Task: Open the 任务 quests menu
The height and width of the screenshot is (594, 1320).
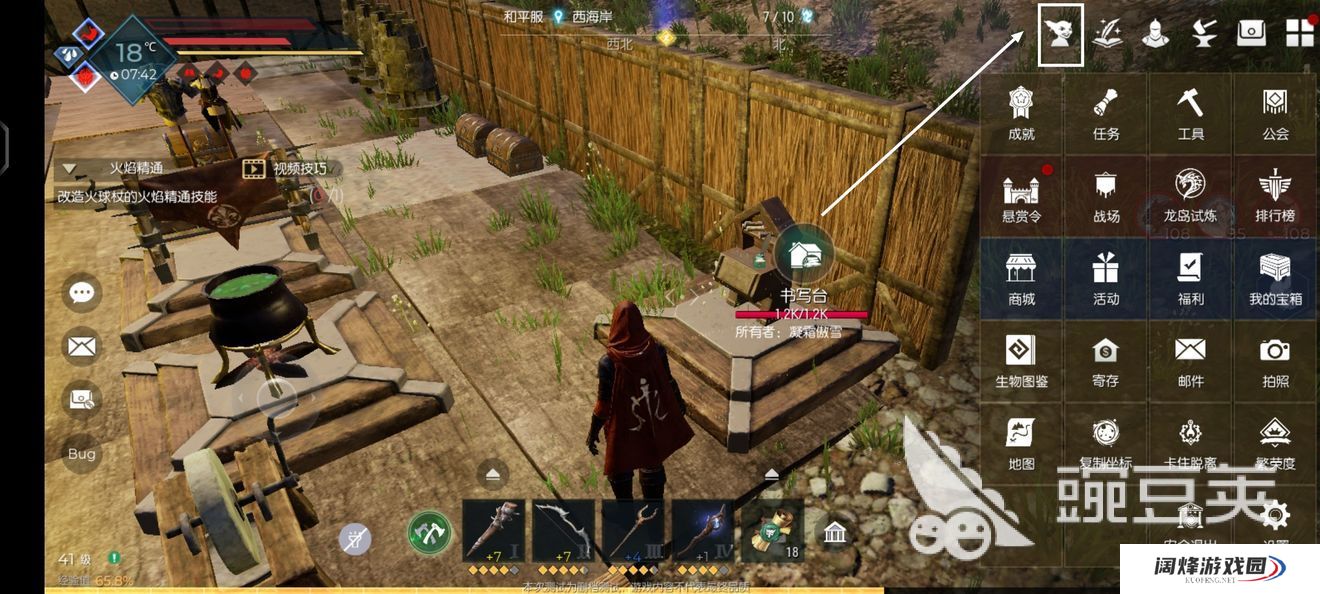Action: [x=1106, y=113]
